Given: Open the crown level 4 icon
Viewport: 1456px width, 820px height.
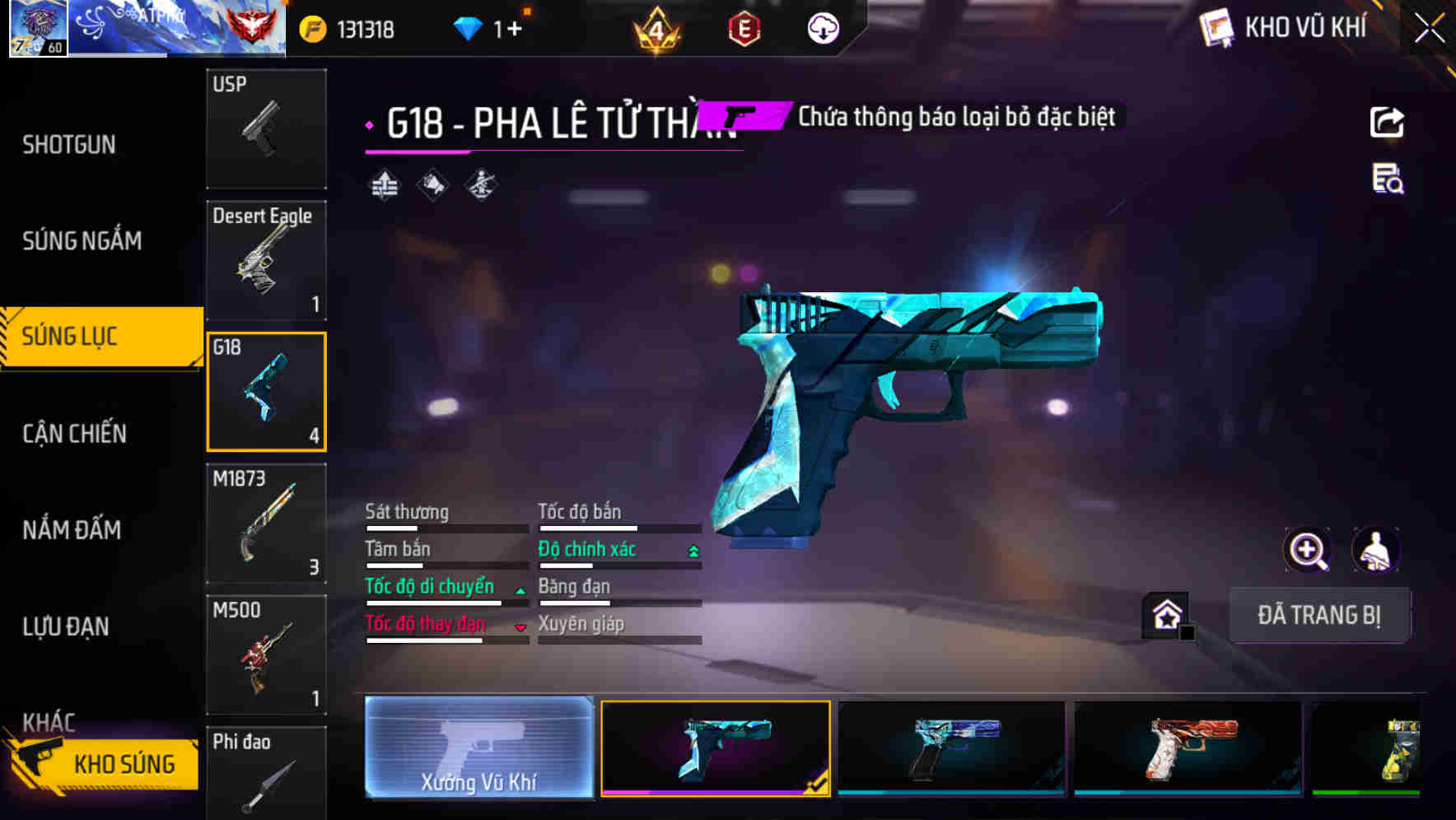Looking at the screenshot, I should [655, 28].
